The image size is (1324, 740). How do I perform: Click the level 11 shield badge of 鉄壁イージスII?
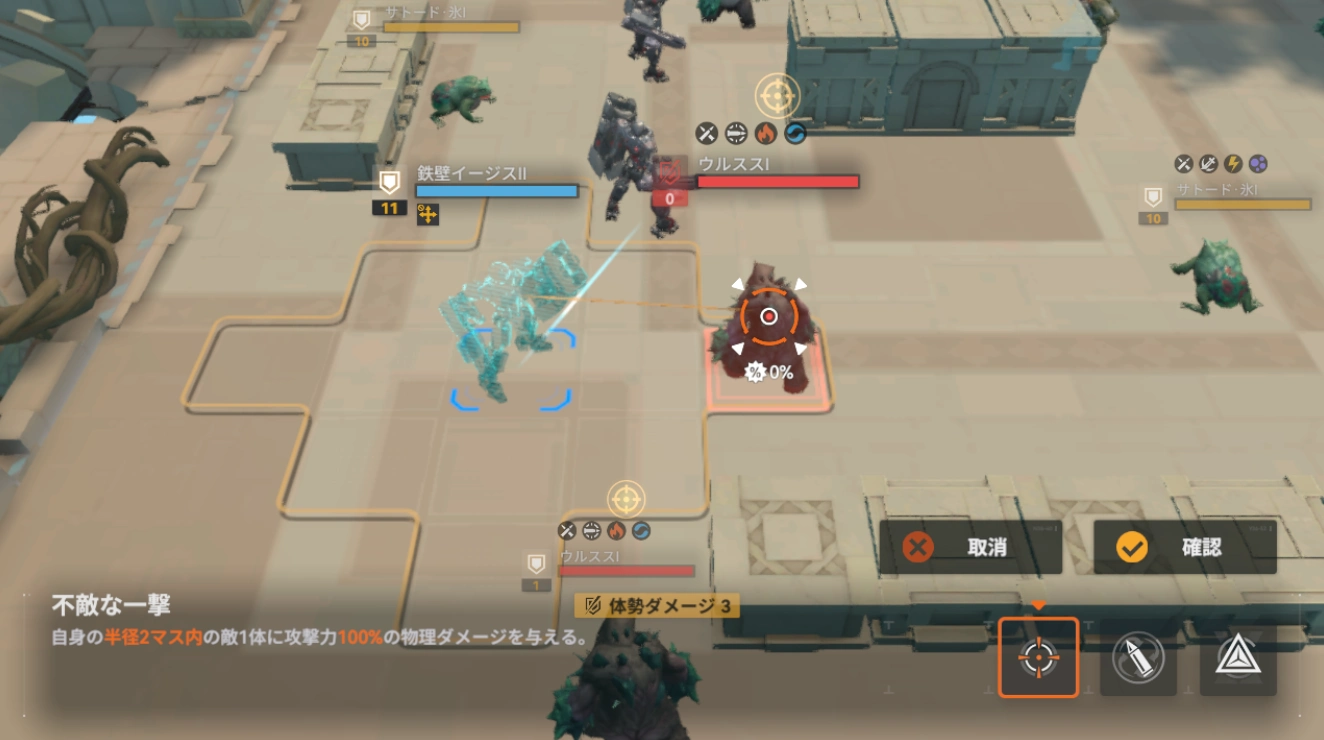pos(390,198)
